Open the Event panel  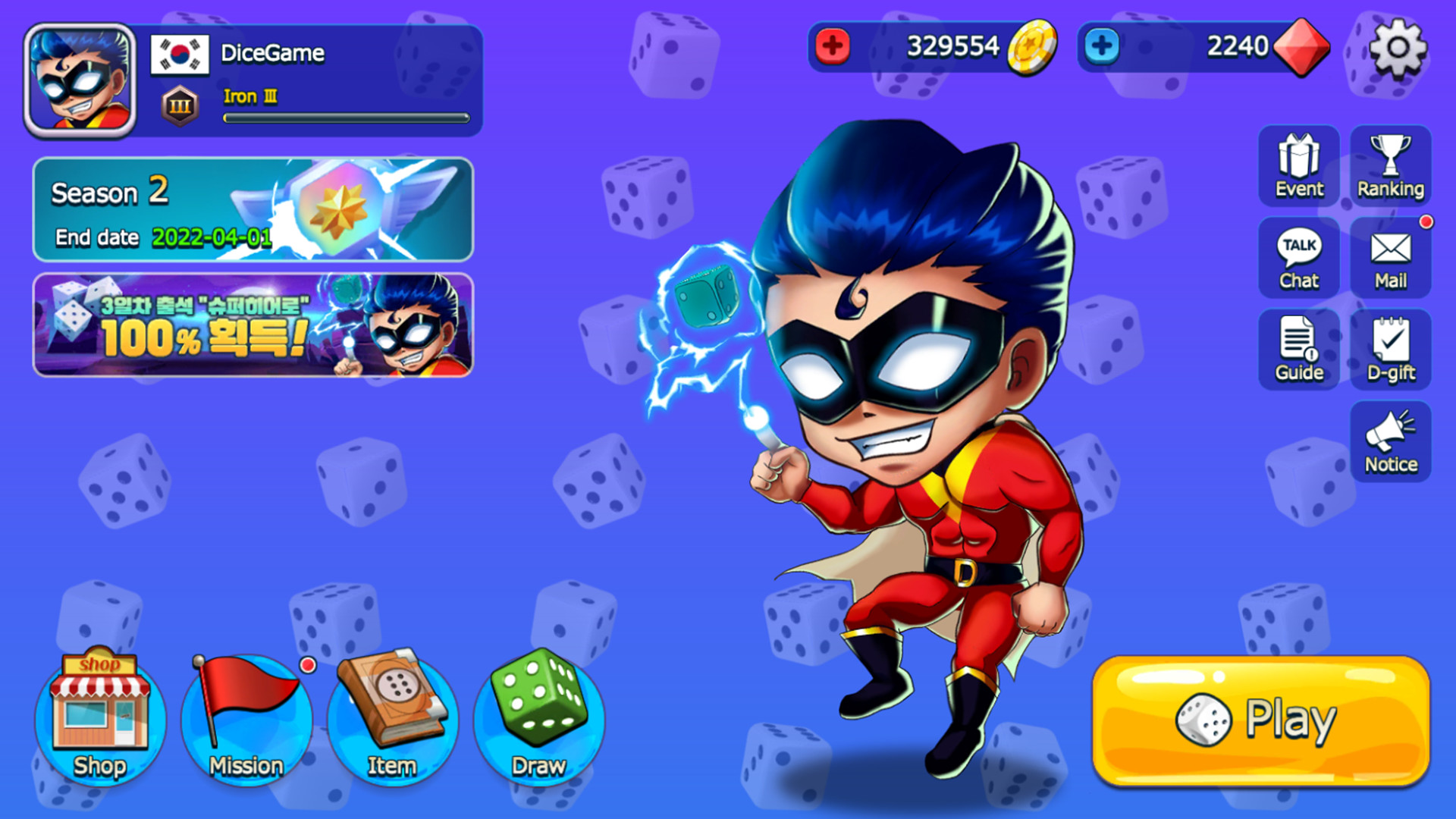click(x=1298, y=166)
